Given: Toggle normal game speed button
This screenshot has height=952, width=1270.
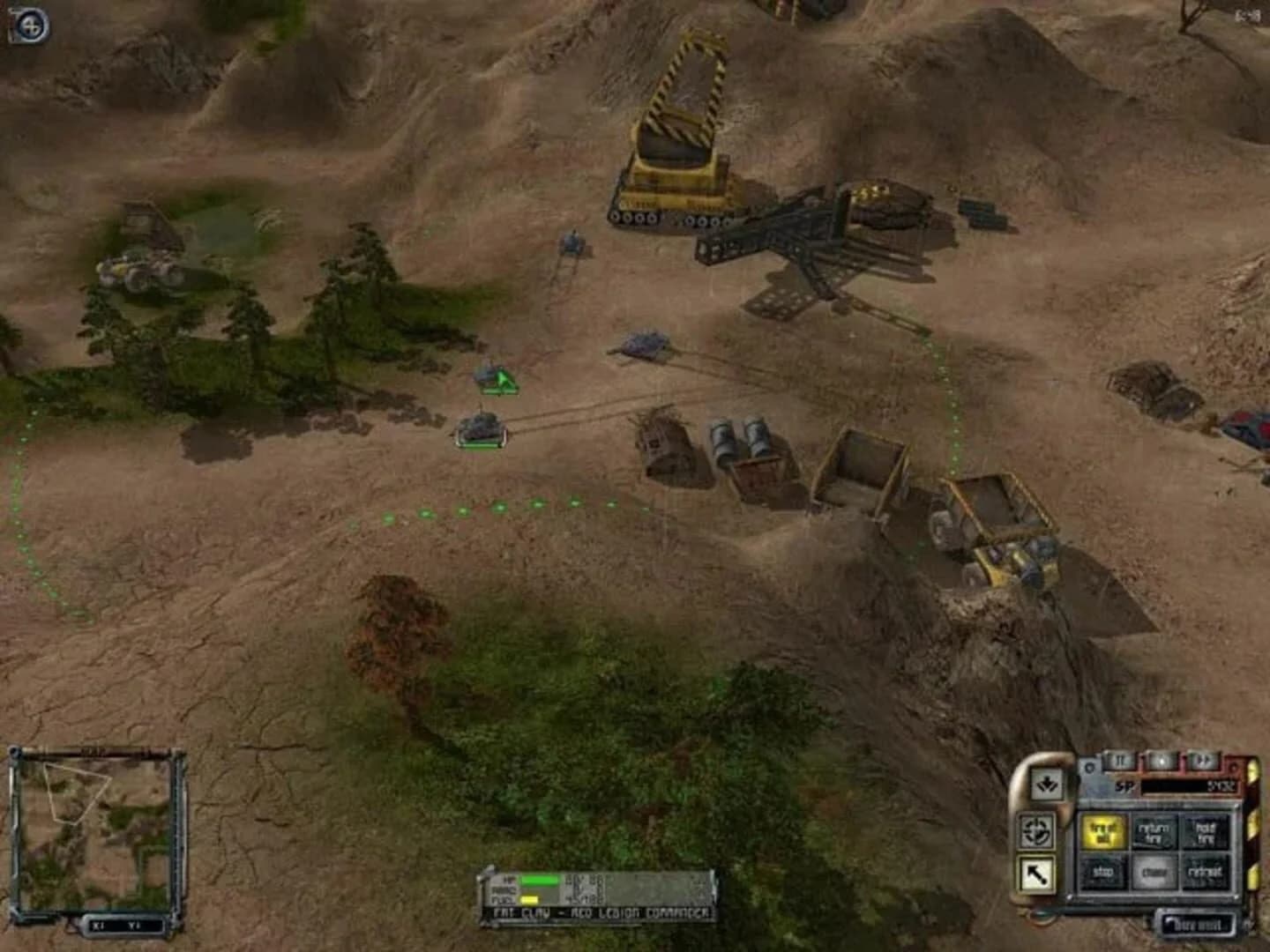Looking at the screenshot, I should (x=1160, y=762).
